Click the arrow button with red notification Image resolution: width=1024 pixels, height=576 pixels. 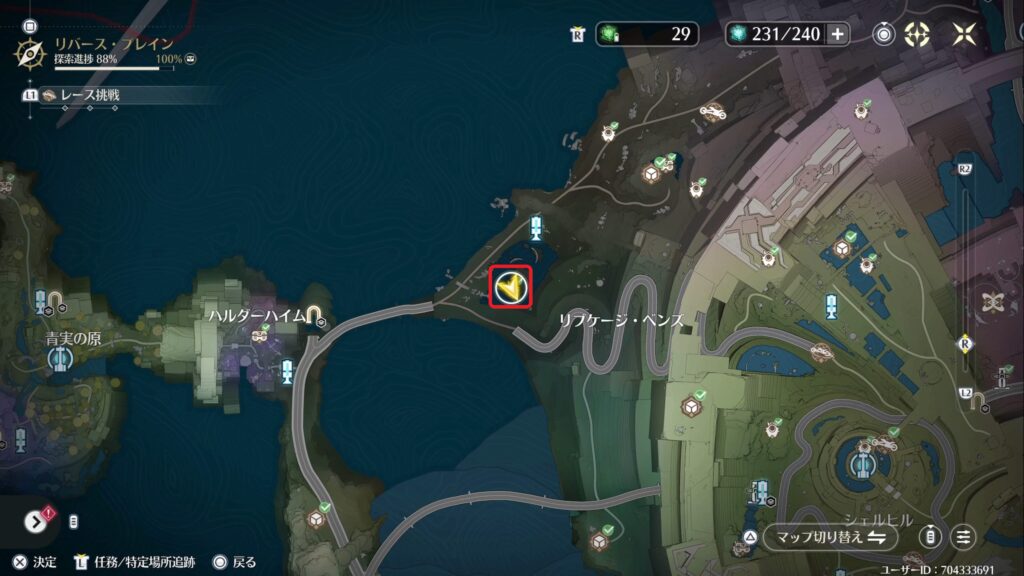(36, 521)
